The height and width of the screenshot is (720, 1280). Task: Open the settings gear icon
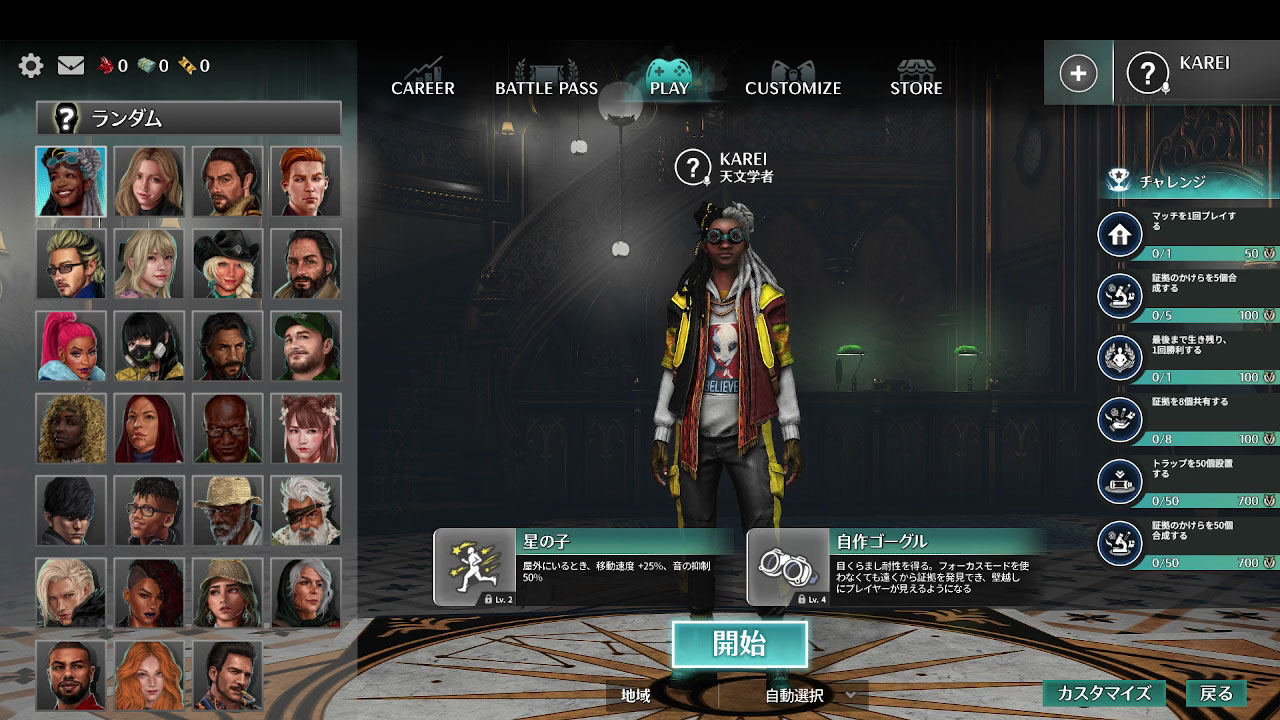[30, 64]
